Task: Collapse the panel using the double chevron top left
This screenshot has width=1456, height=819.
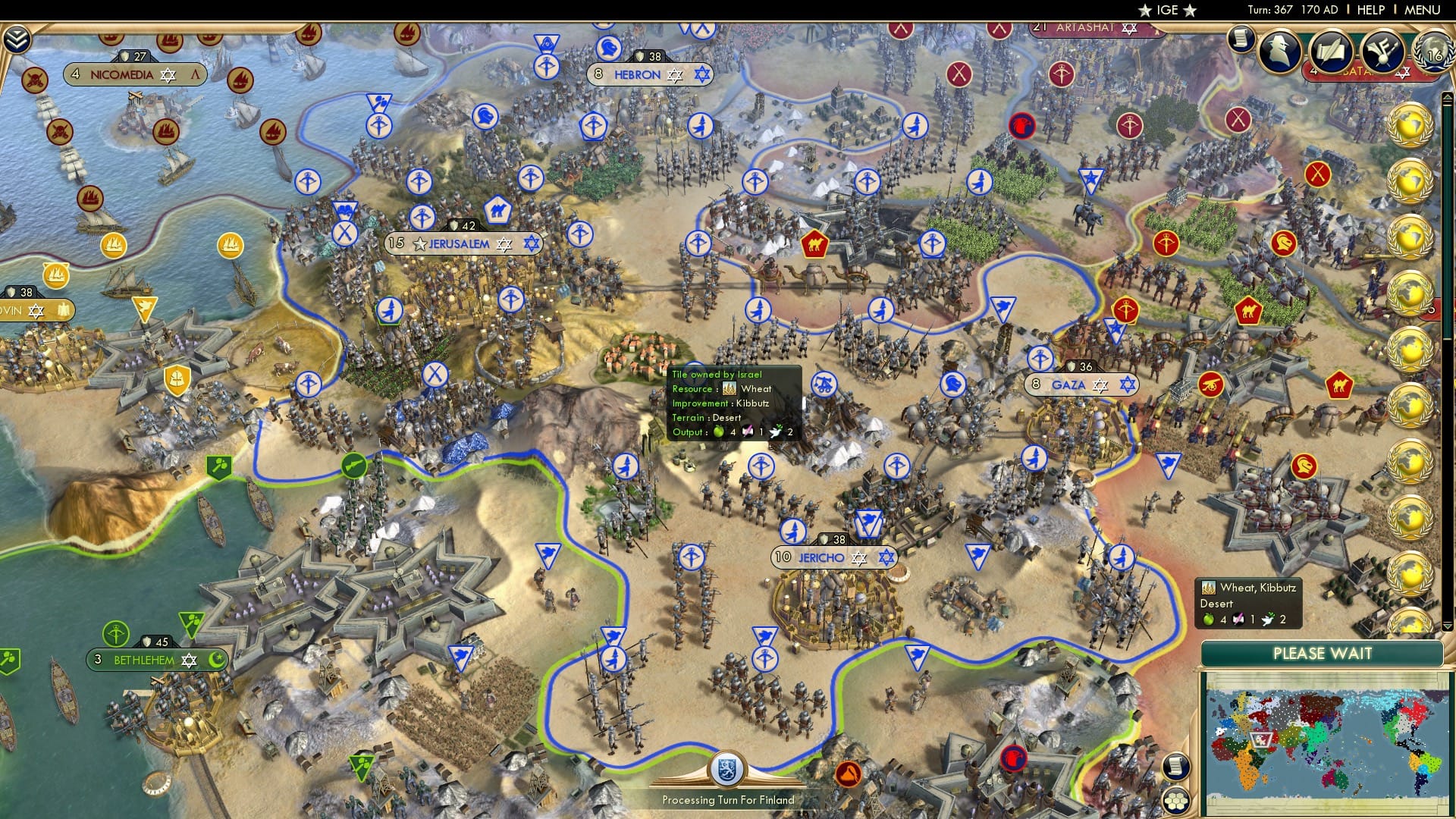Action: [x=15, y=36]
